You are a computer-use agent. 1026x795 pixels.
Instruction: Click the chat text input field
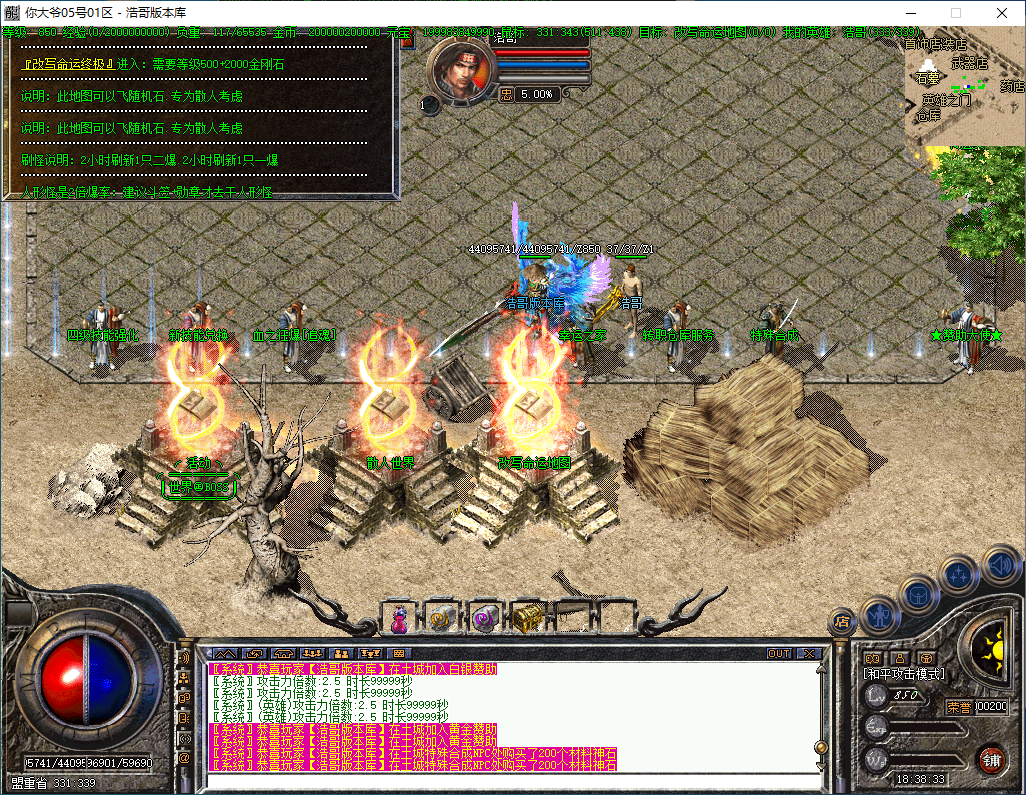[500, 780]
